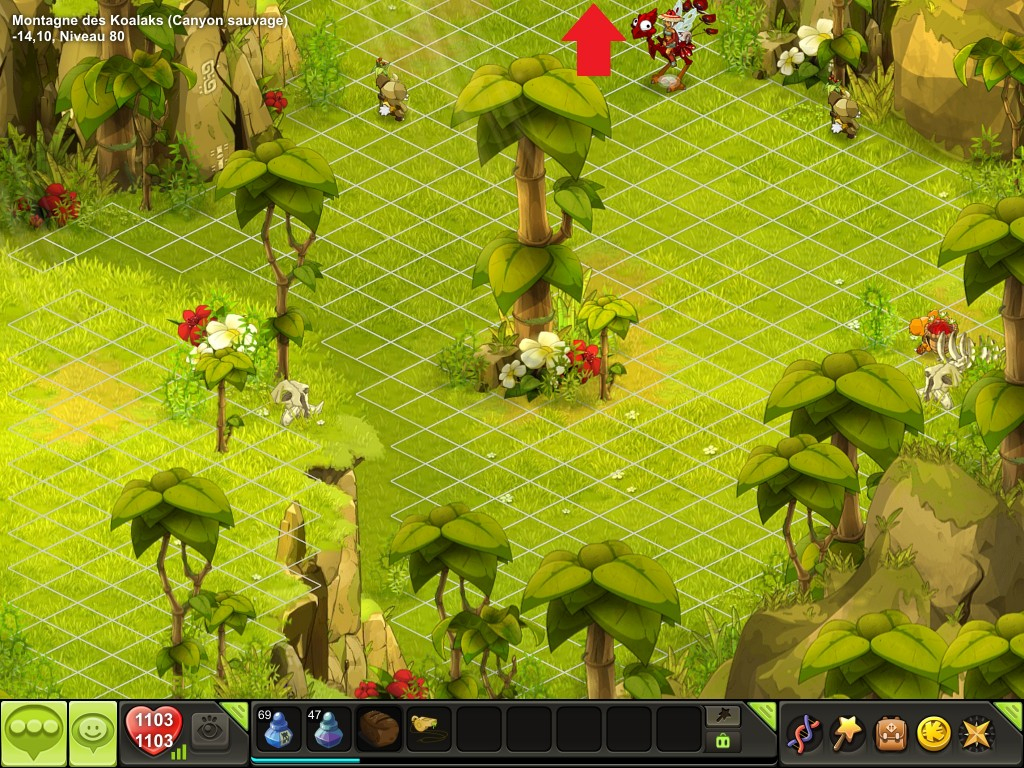This screenshot has height=768, width=1024.
Task: Expand the green corner tab by the heart
Action: point(236,713)
